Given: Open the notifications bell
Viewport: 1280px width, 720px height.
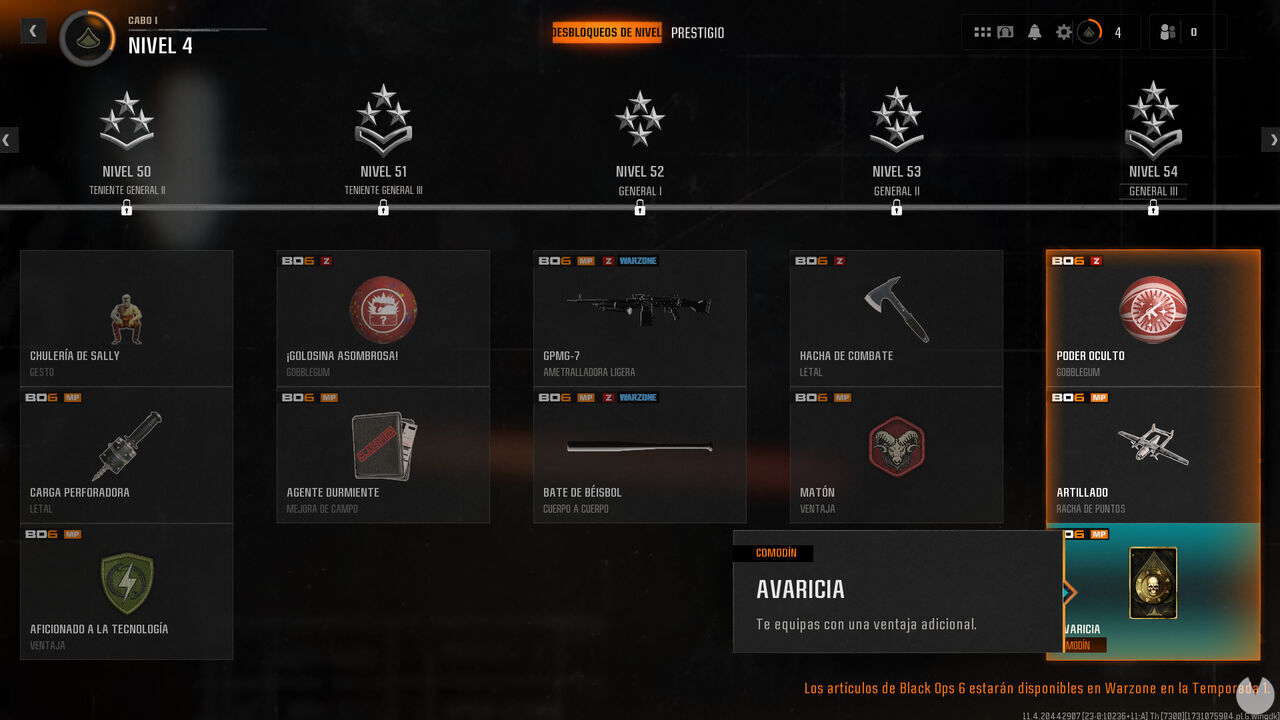Looking at the screenshot, I should (1034, 31).
